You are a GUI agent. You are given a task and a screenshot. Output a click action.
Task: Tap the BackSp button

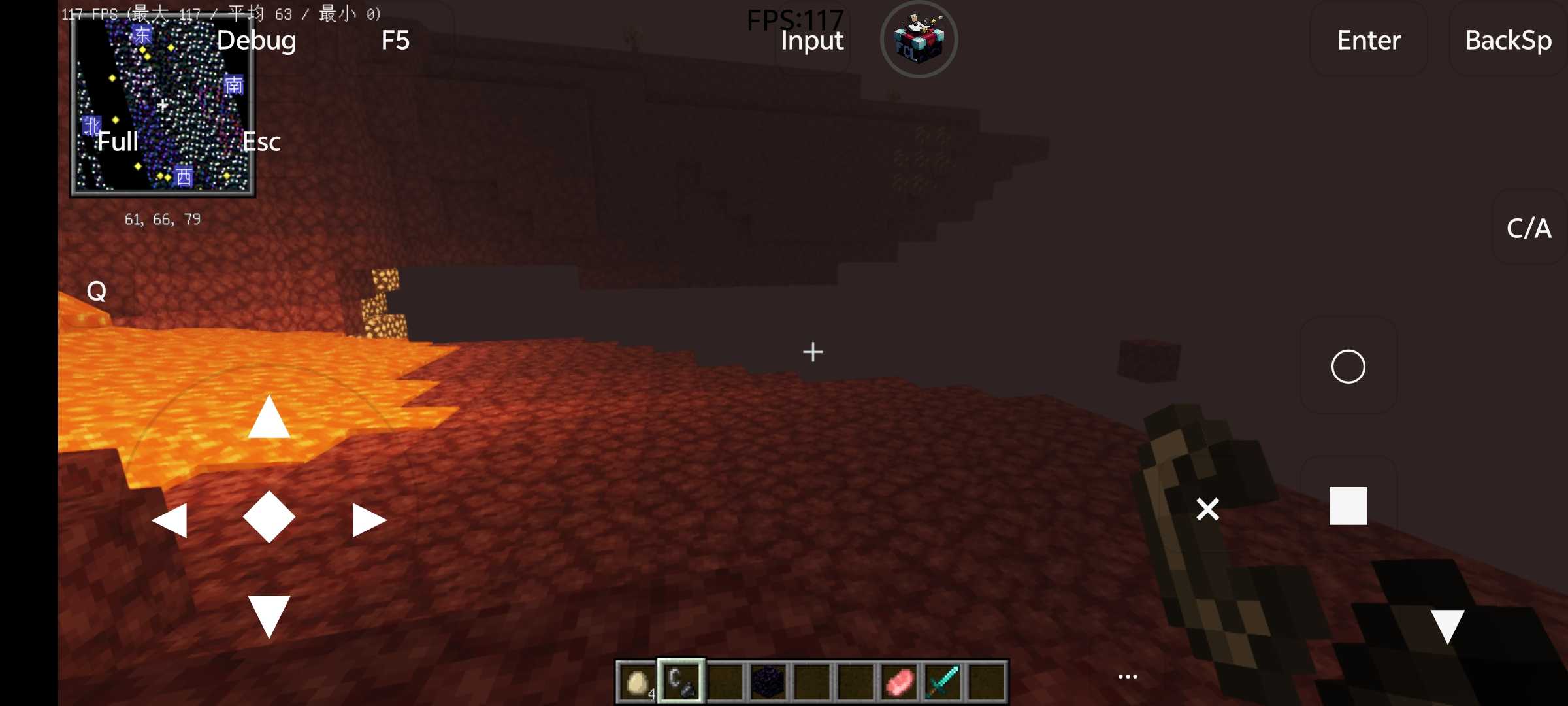(1508, 41)
